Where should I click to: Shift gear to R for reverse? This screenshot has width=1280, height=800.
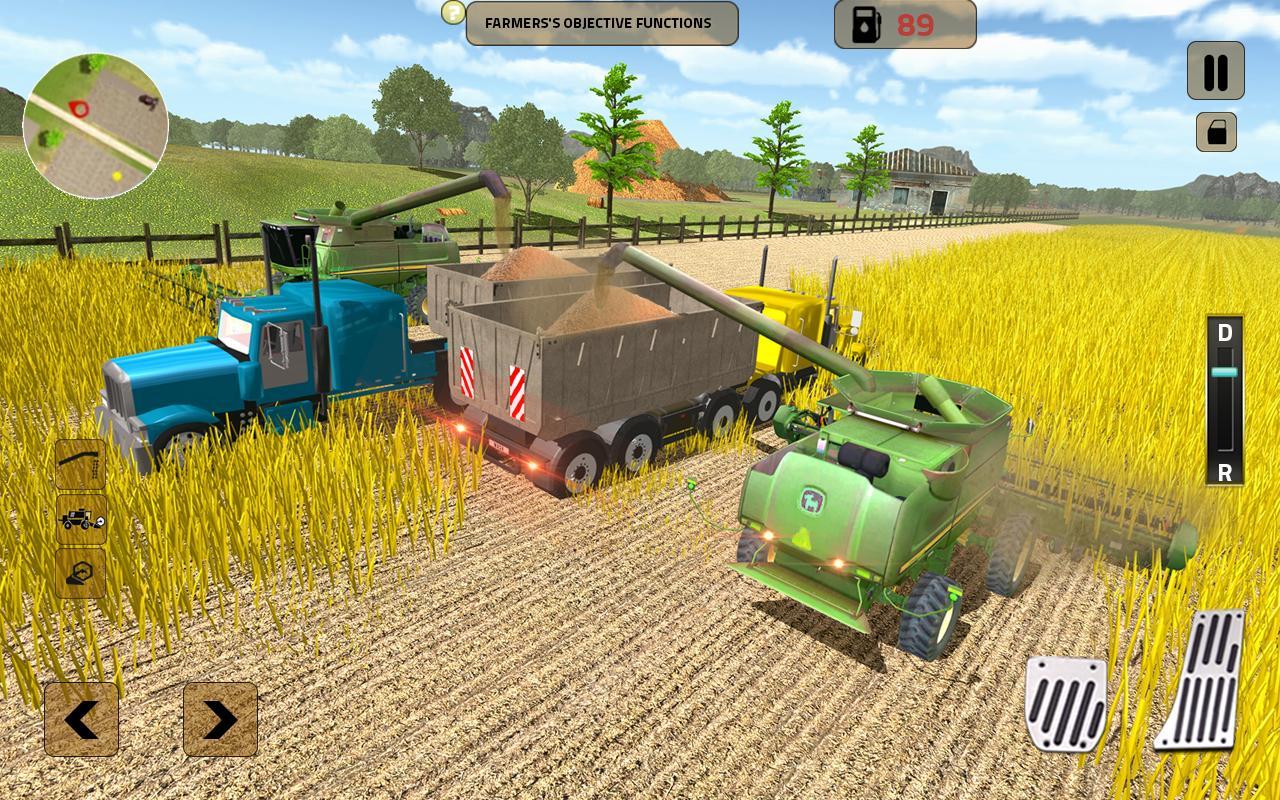click(1224, 473)
